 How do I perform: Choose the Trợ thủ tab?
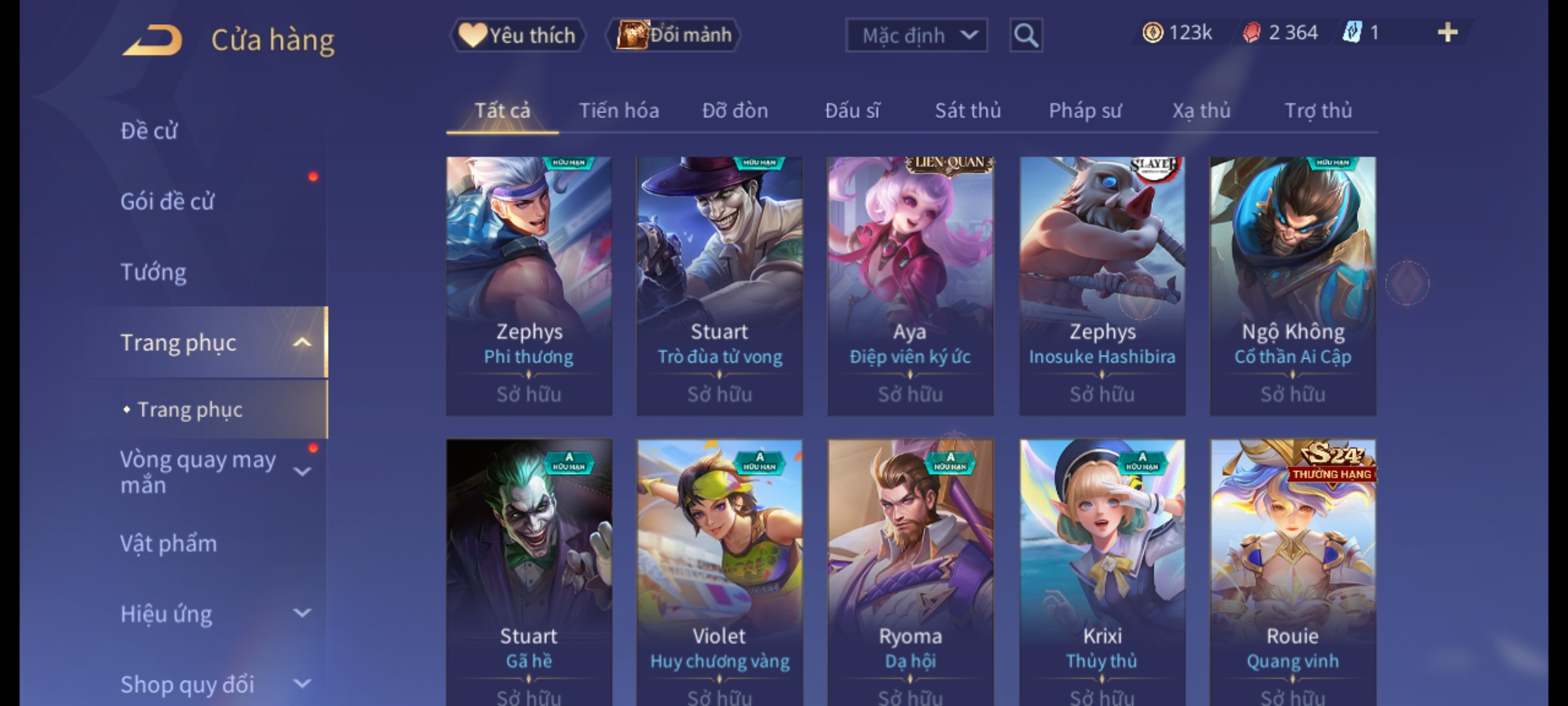[x=1318, y=110]
